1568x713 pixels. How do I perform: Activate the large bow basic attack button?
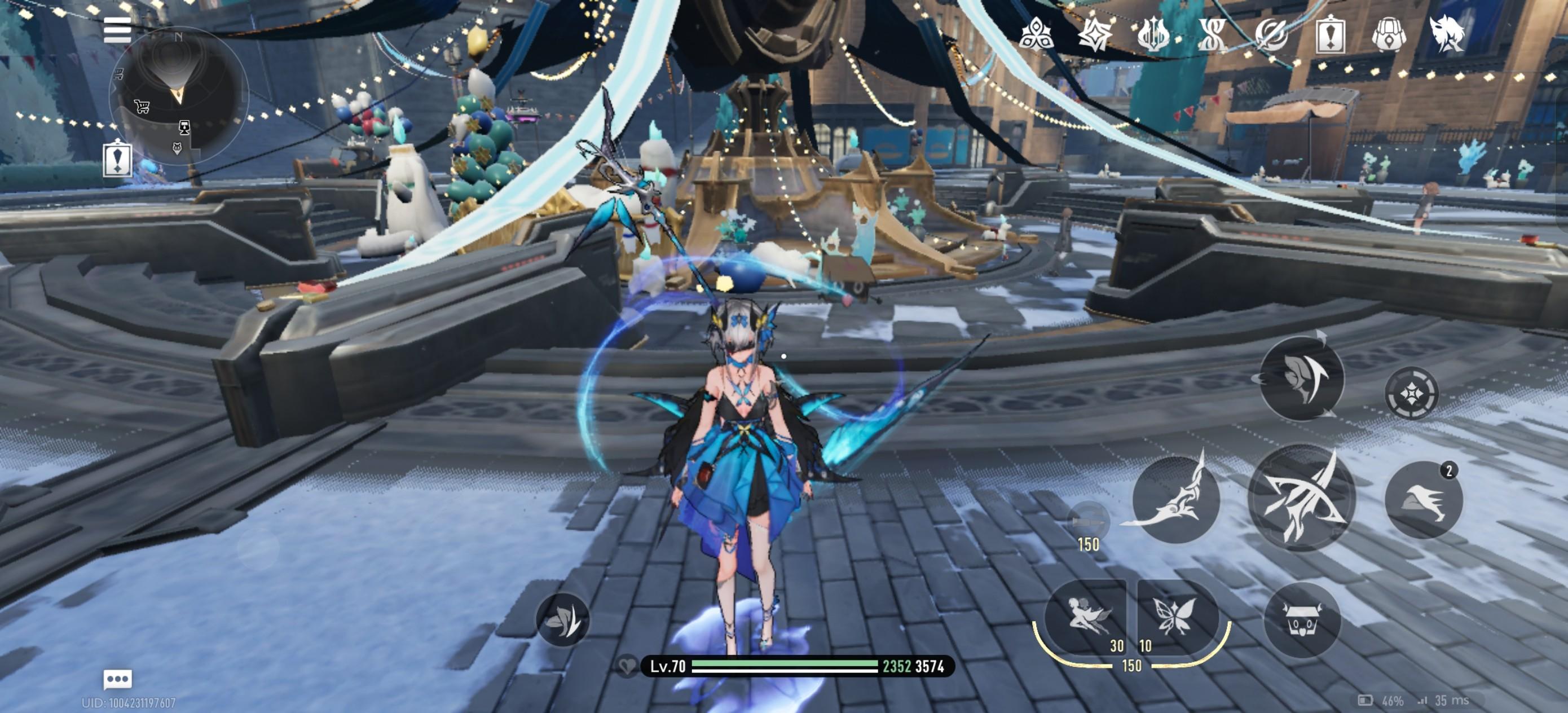pos(1301,499)
